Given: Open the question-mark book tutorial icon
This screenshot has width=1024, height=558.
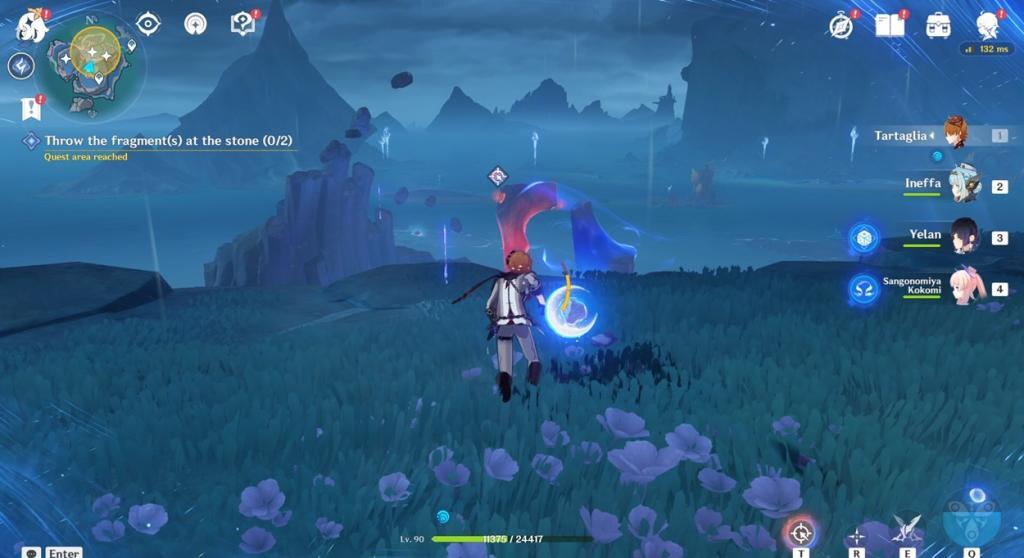Looking at the screenshot, I should coord(242,23).
